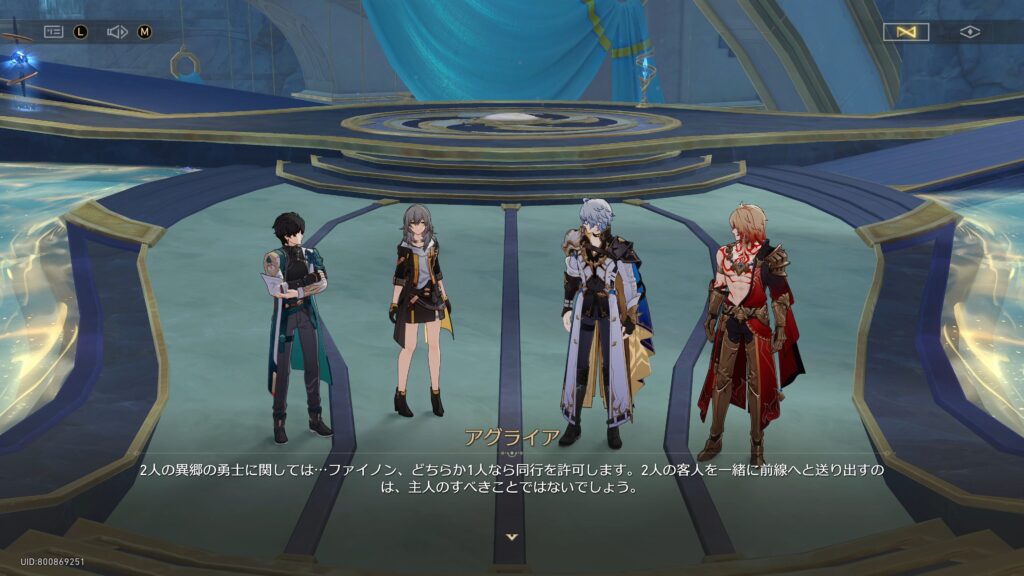
Task: Open the dialogue log icon
Action: [x=54, y=32]
